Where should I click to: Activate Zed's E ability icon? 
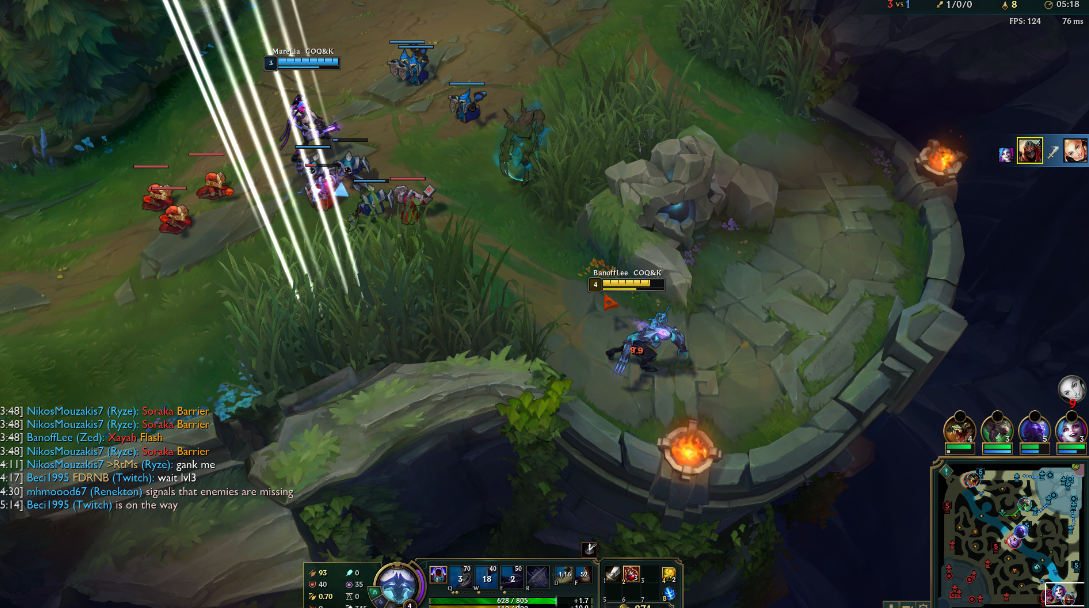click(513, 576)
